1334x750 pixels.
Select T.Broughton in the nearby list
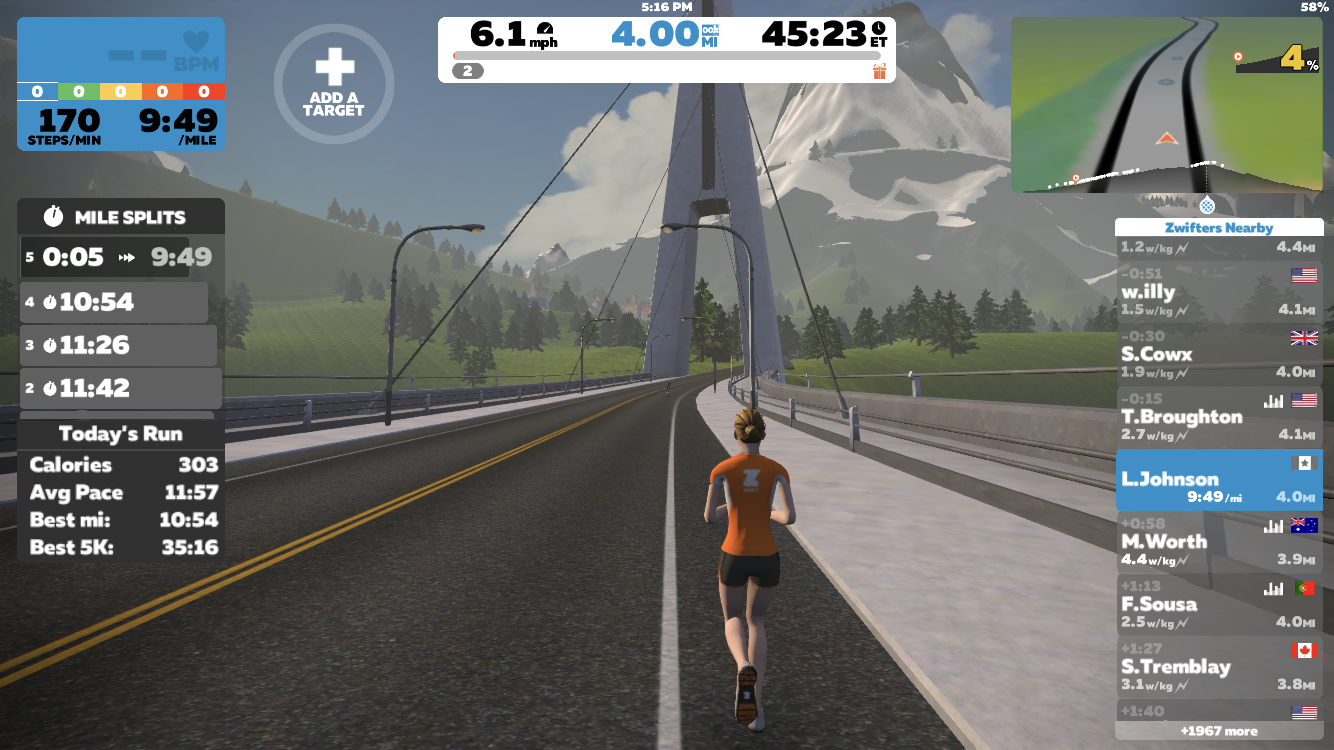pyautogui.click(x=1218, y=417)
